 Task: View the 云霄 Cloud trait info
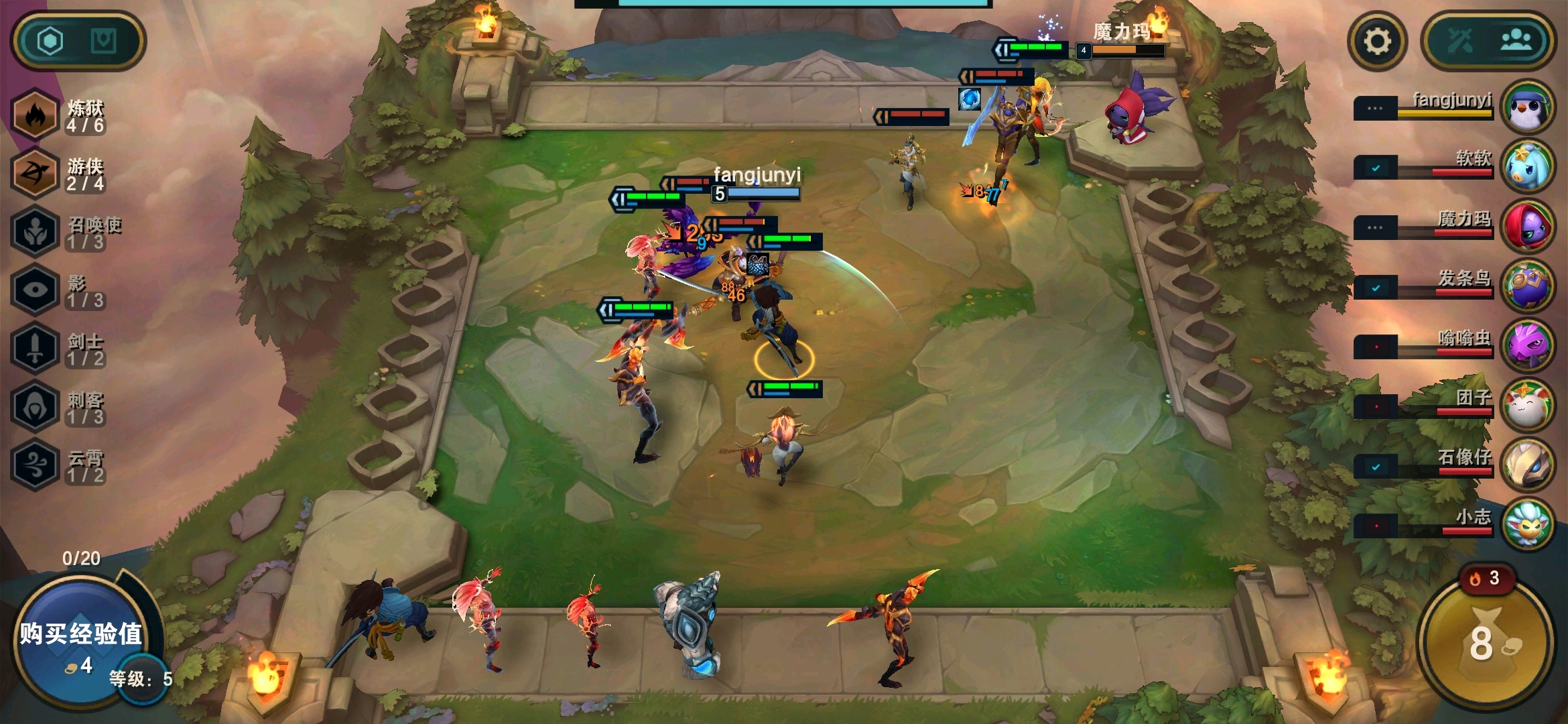35,465
